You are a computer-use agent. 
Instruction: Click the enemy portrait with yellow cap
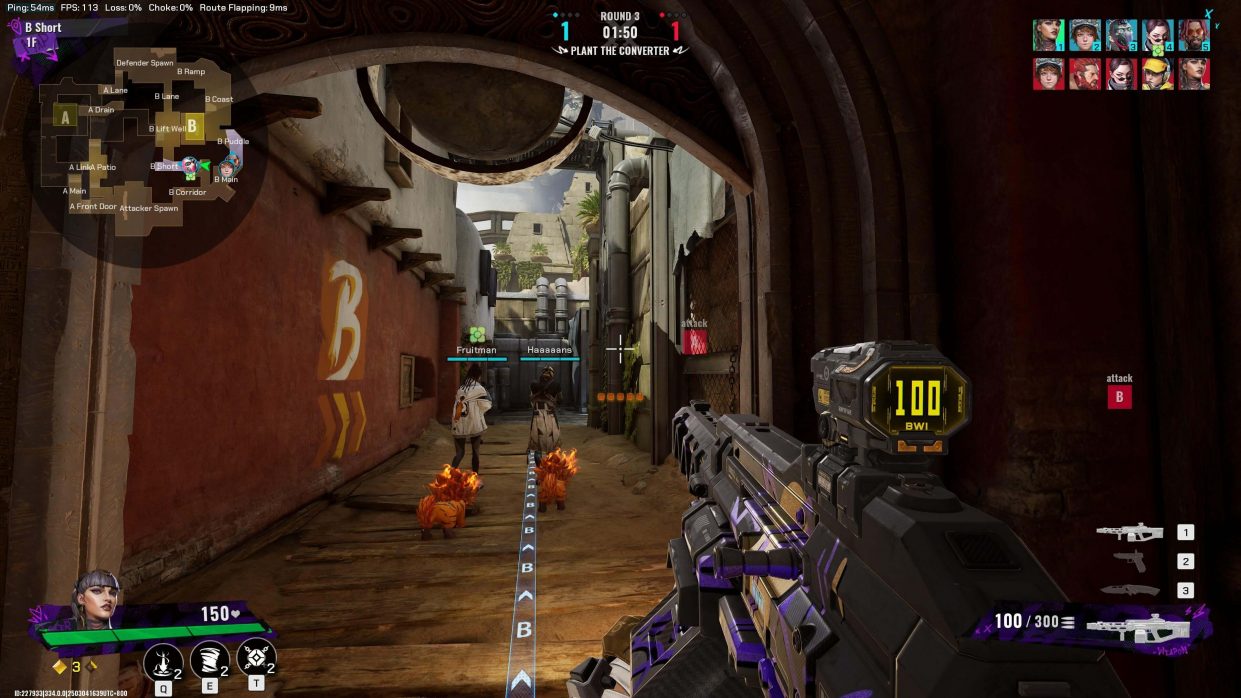click(x=1158, y=74)
